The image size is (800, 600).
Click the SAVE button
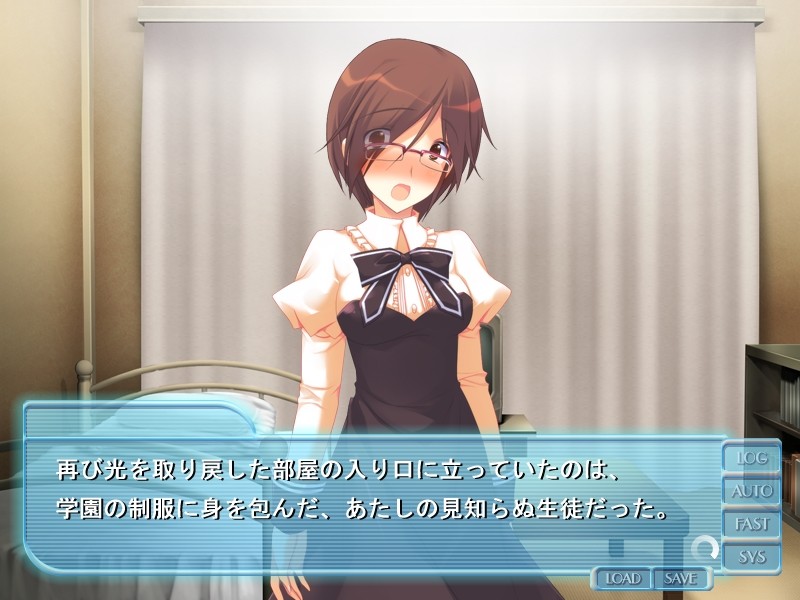tap(680, 578)
